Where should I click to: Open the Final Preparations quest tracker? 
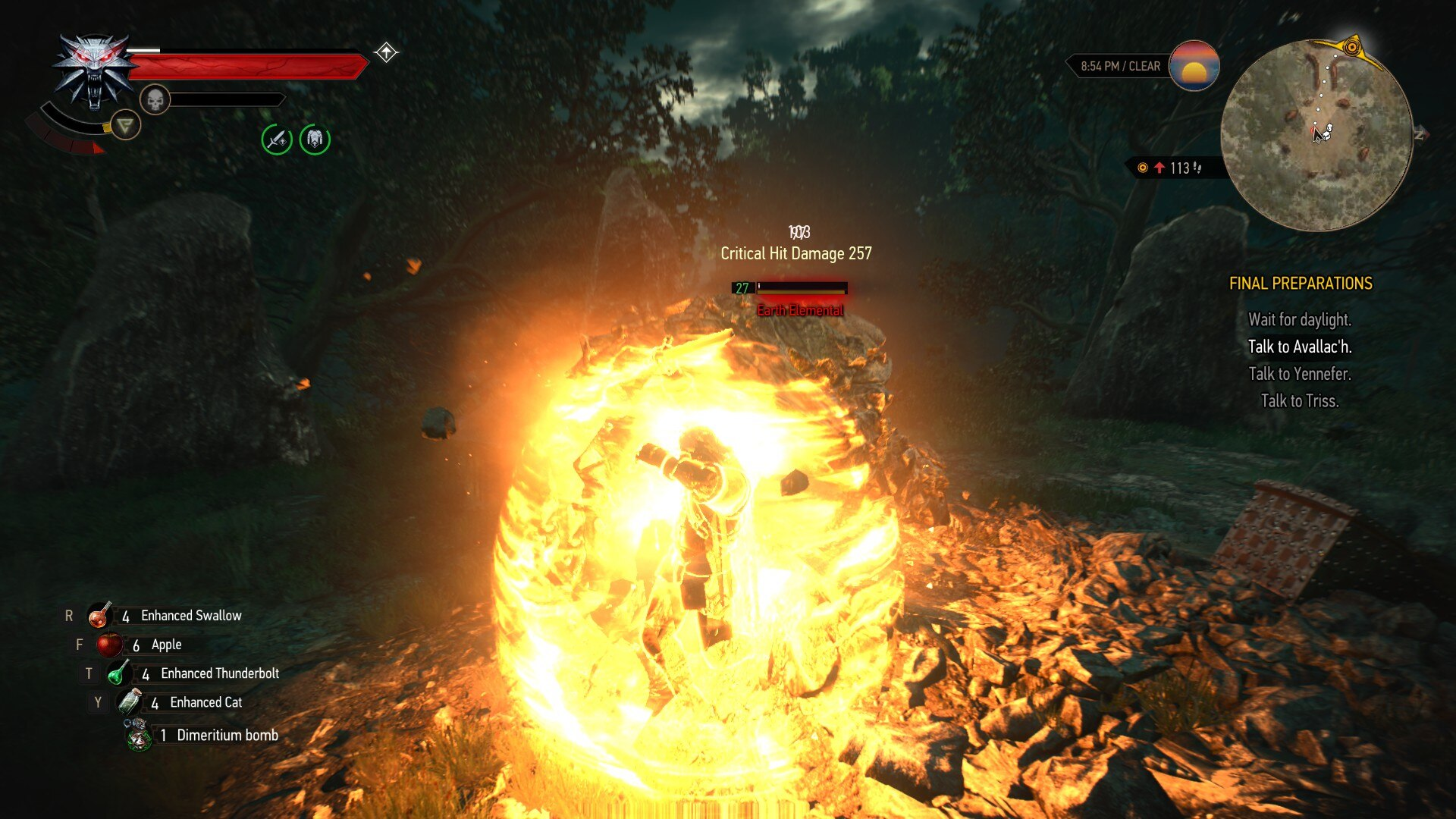[x=1300, y=284]
